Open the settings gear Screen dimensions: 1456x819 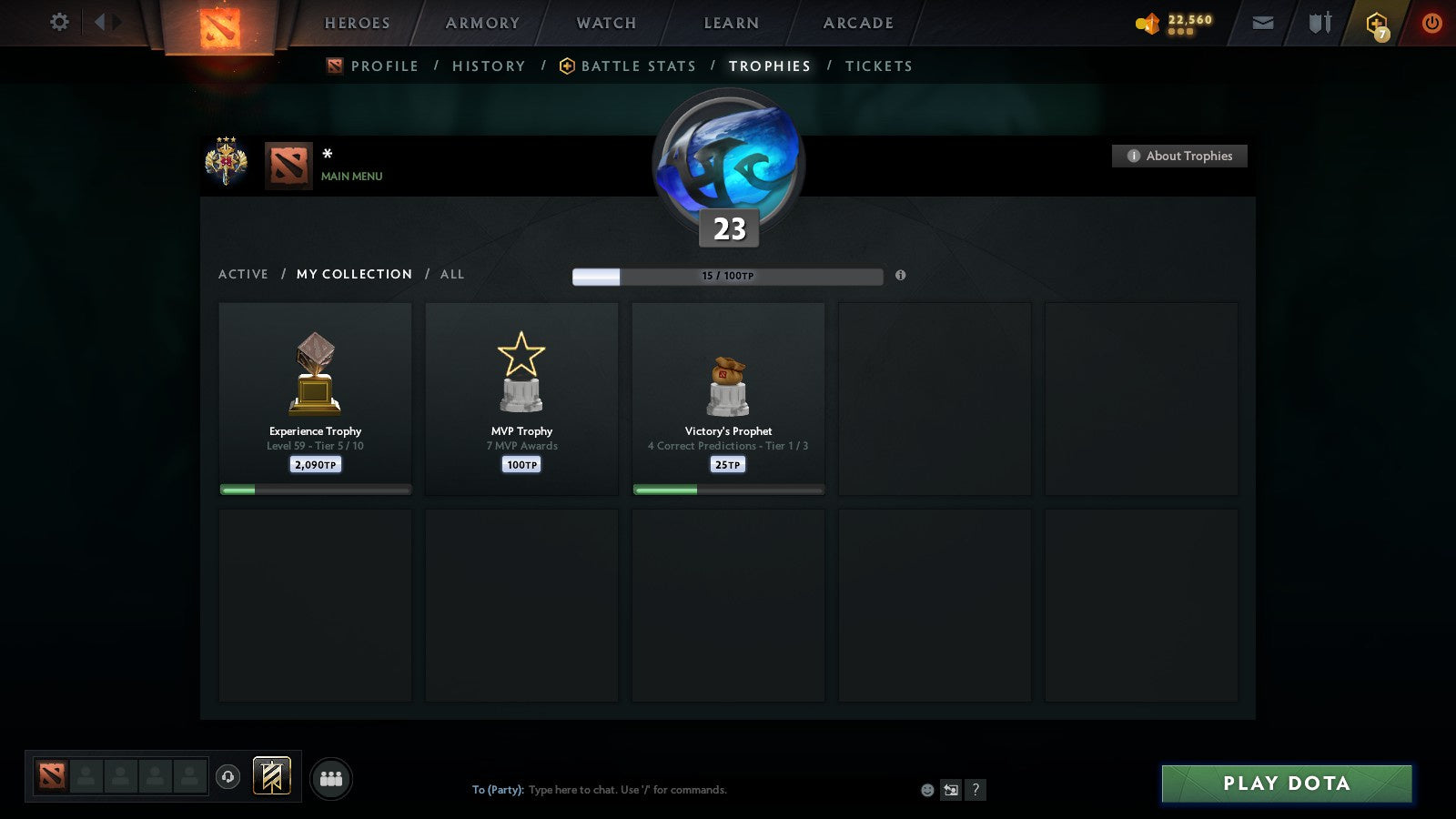[x=59, y=23]
